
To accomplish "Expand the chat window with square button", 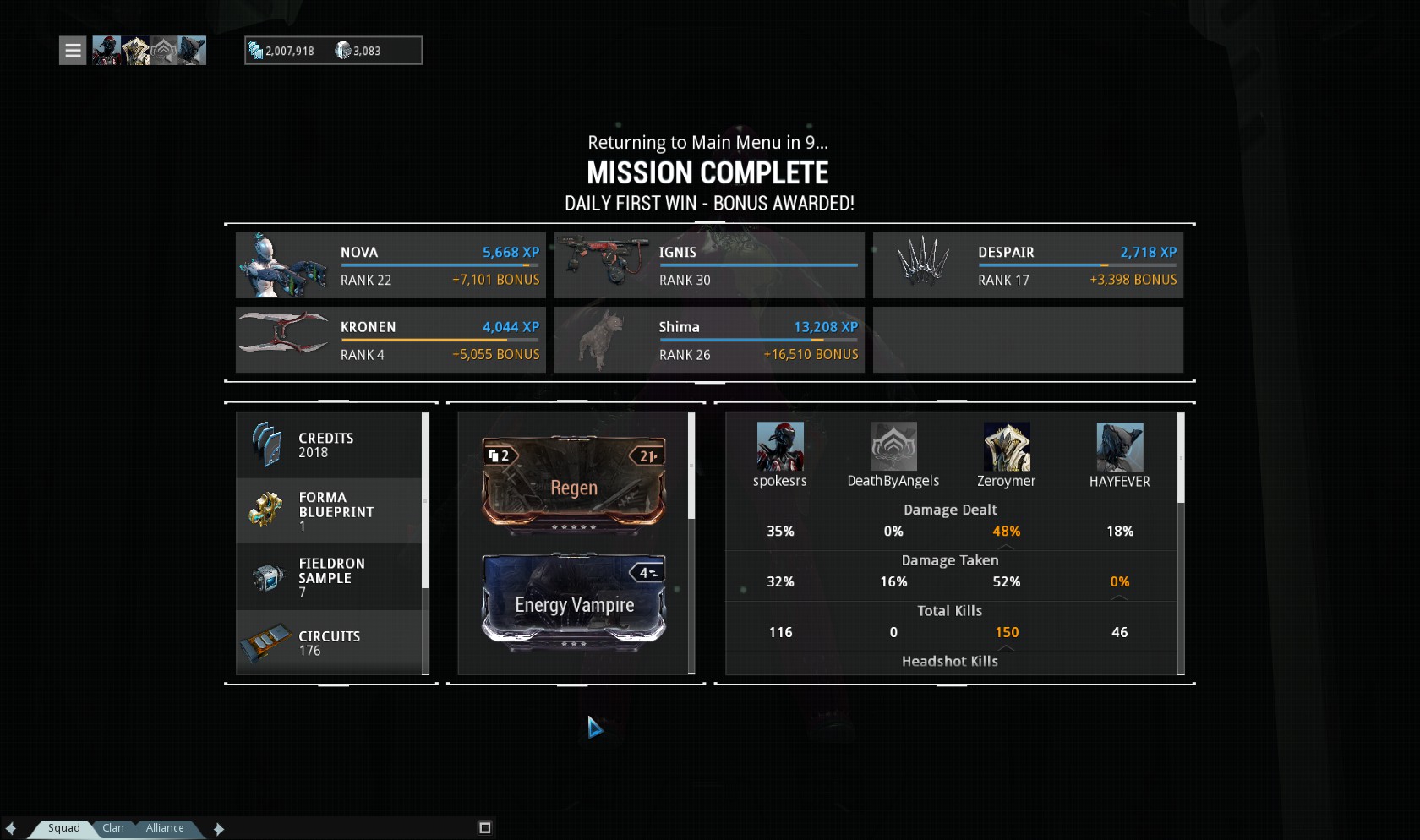I will click(x=485, y=828).
